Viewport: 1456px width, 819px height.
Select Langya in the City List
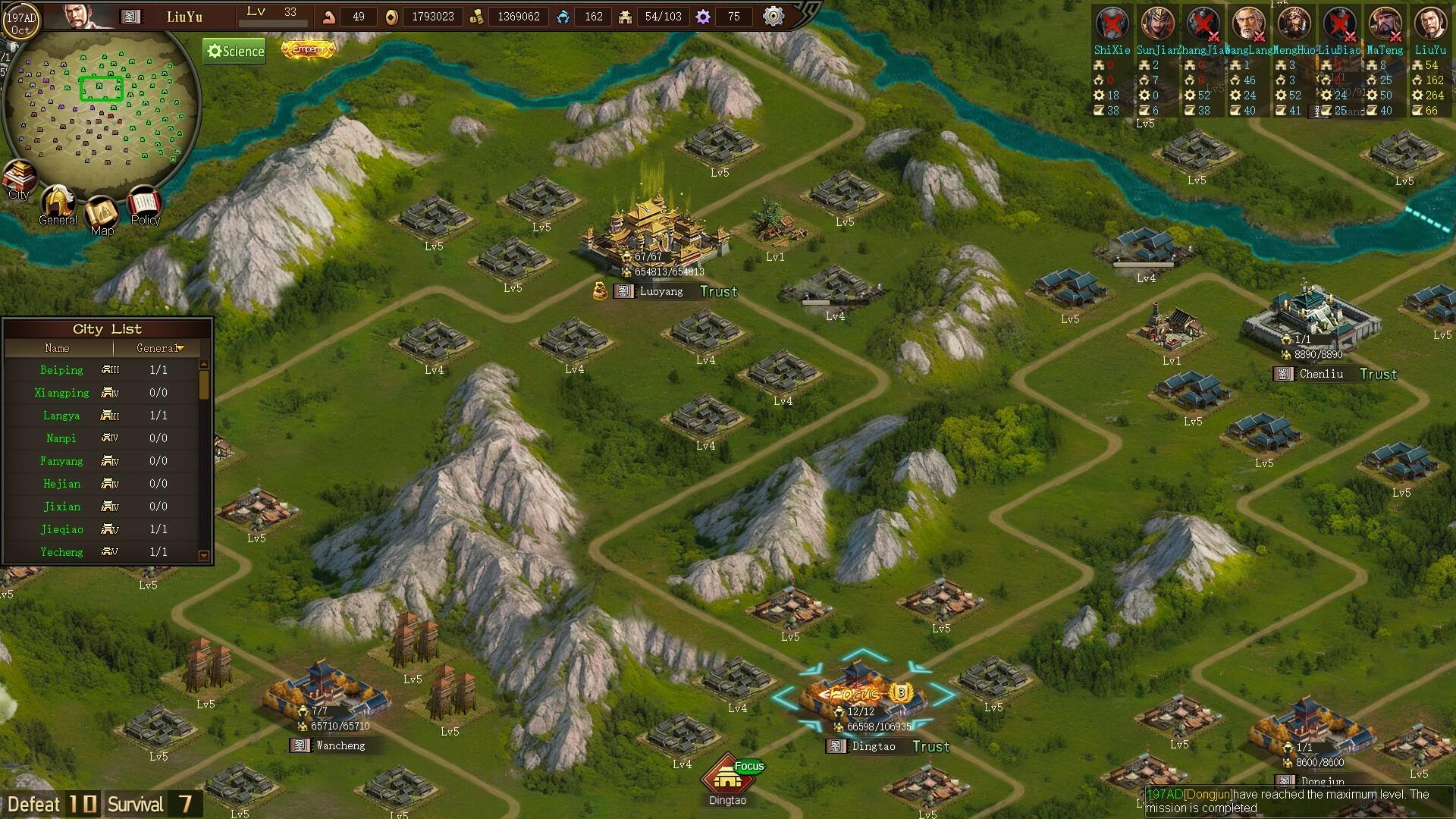click(x=61, y=416)
